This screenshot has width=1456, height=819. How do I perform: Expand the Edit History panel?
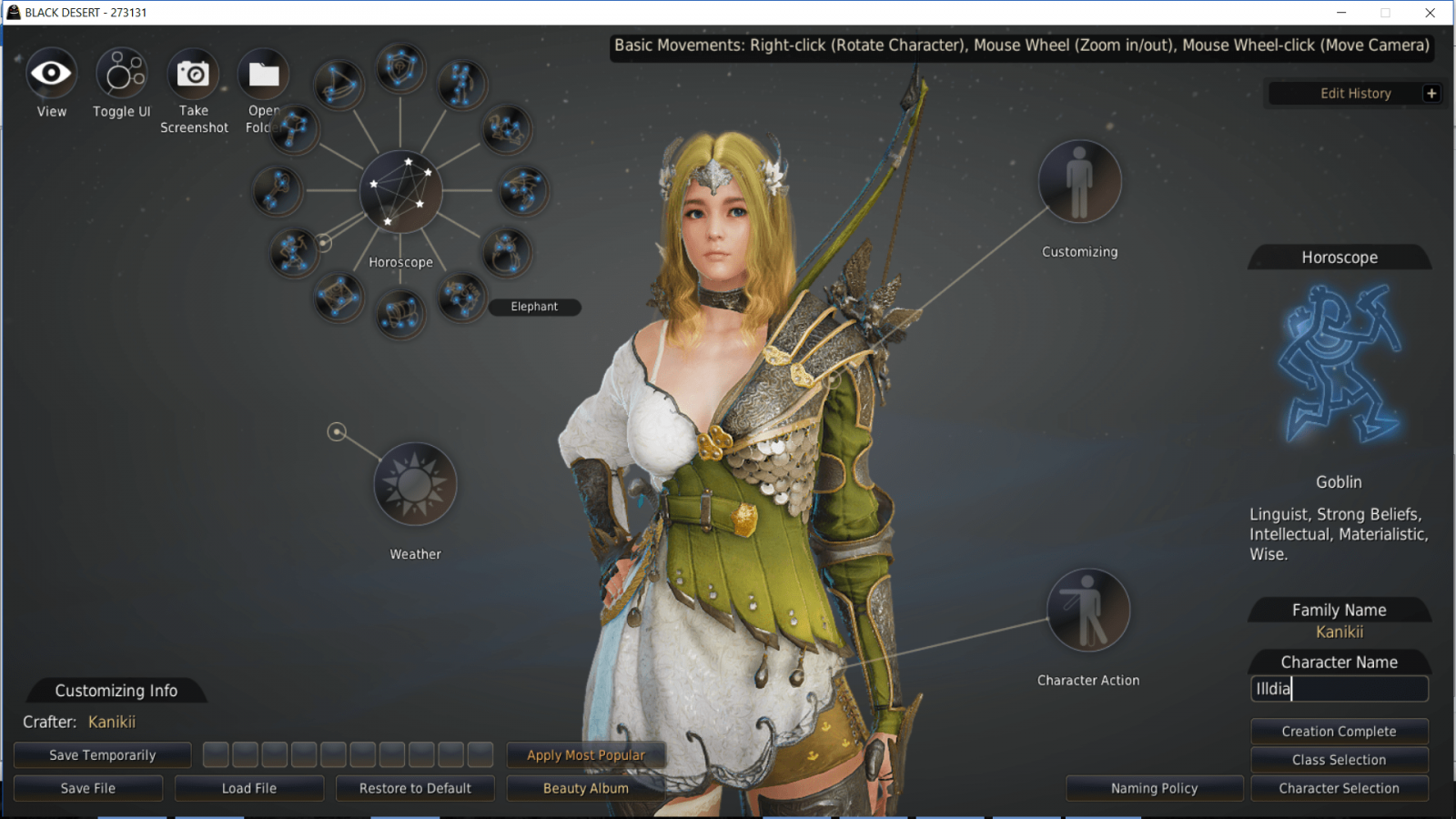(x=1431, y=93)
